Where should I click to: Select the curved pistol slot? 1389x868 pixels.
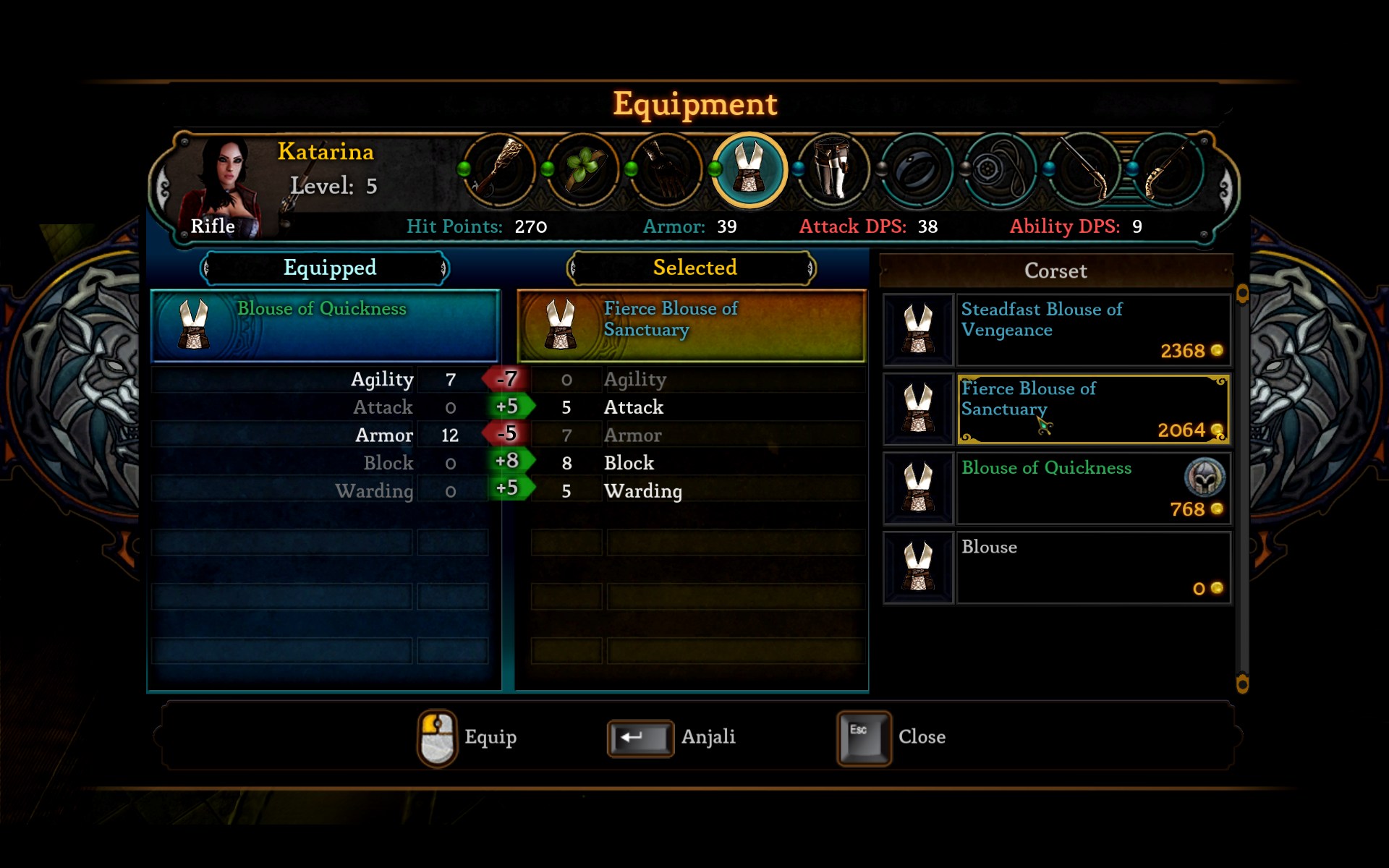[1167, 170]
